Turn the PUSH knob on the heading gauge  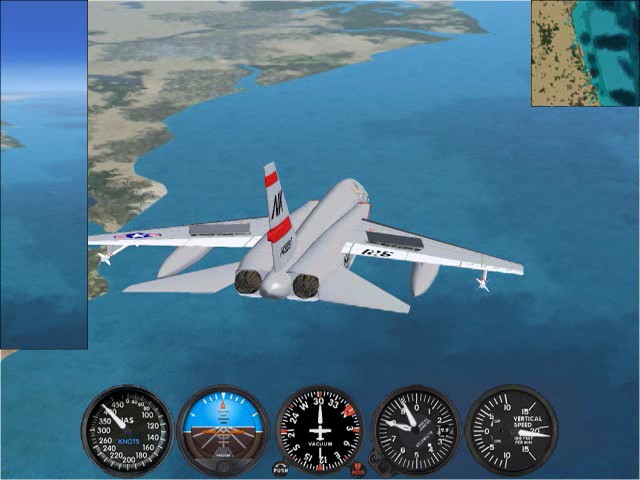coord(281,467)
